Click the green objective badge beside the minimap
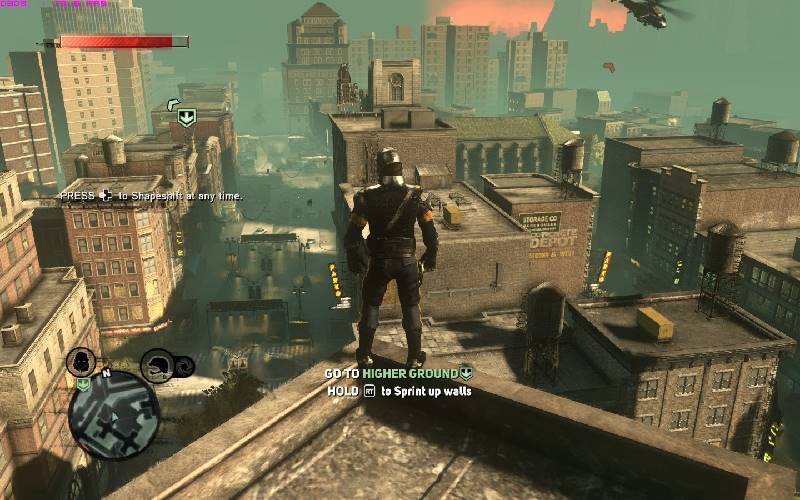This screenshot has height=500, width=800. (x=83, y=384)
